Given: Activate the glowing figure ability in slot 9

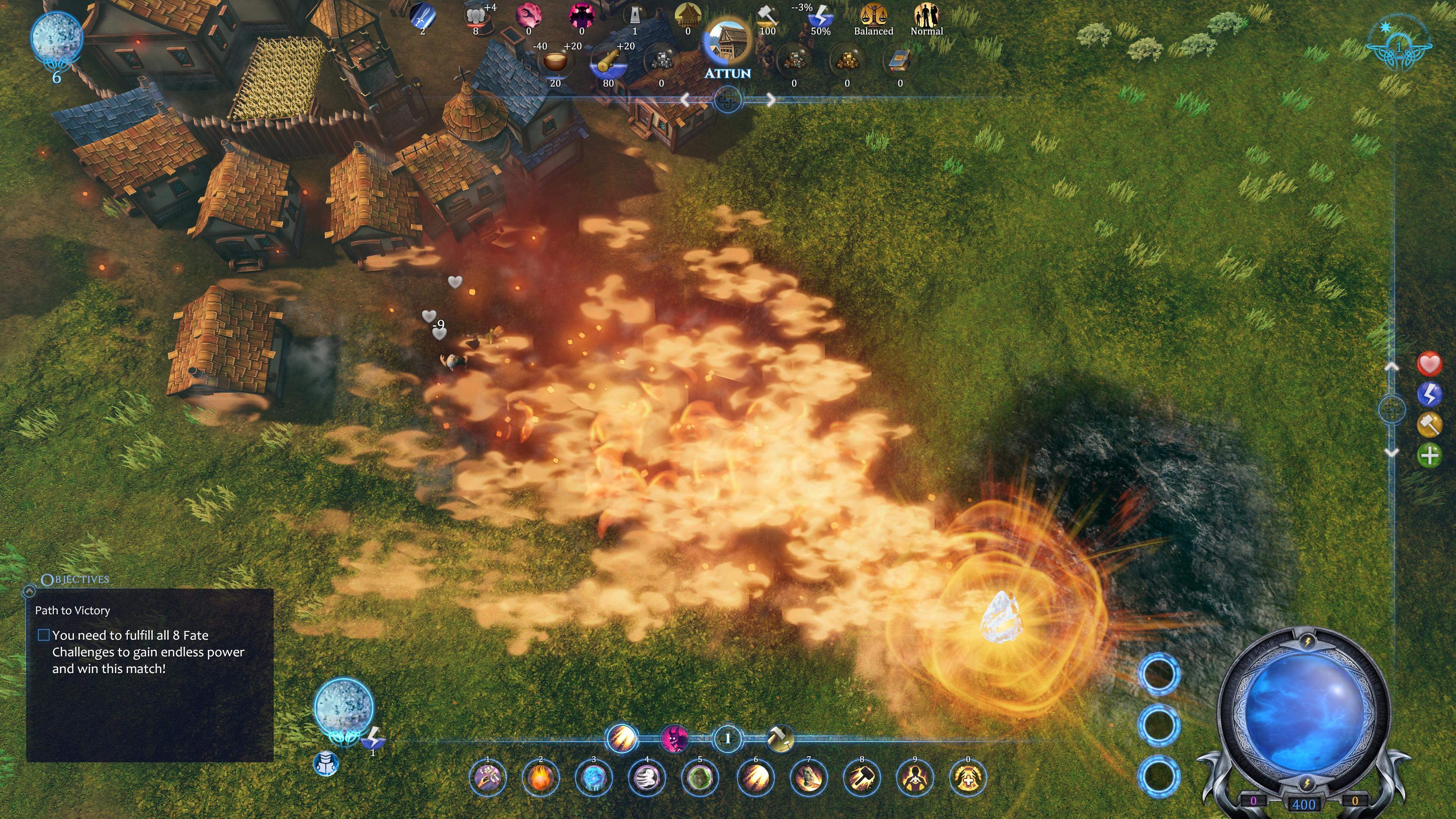Looking at the screenshot, I should [x=915, y=778].
